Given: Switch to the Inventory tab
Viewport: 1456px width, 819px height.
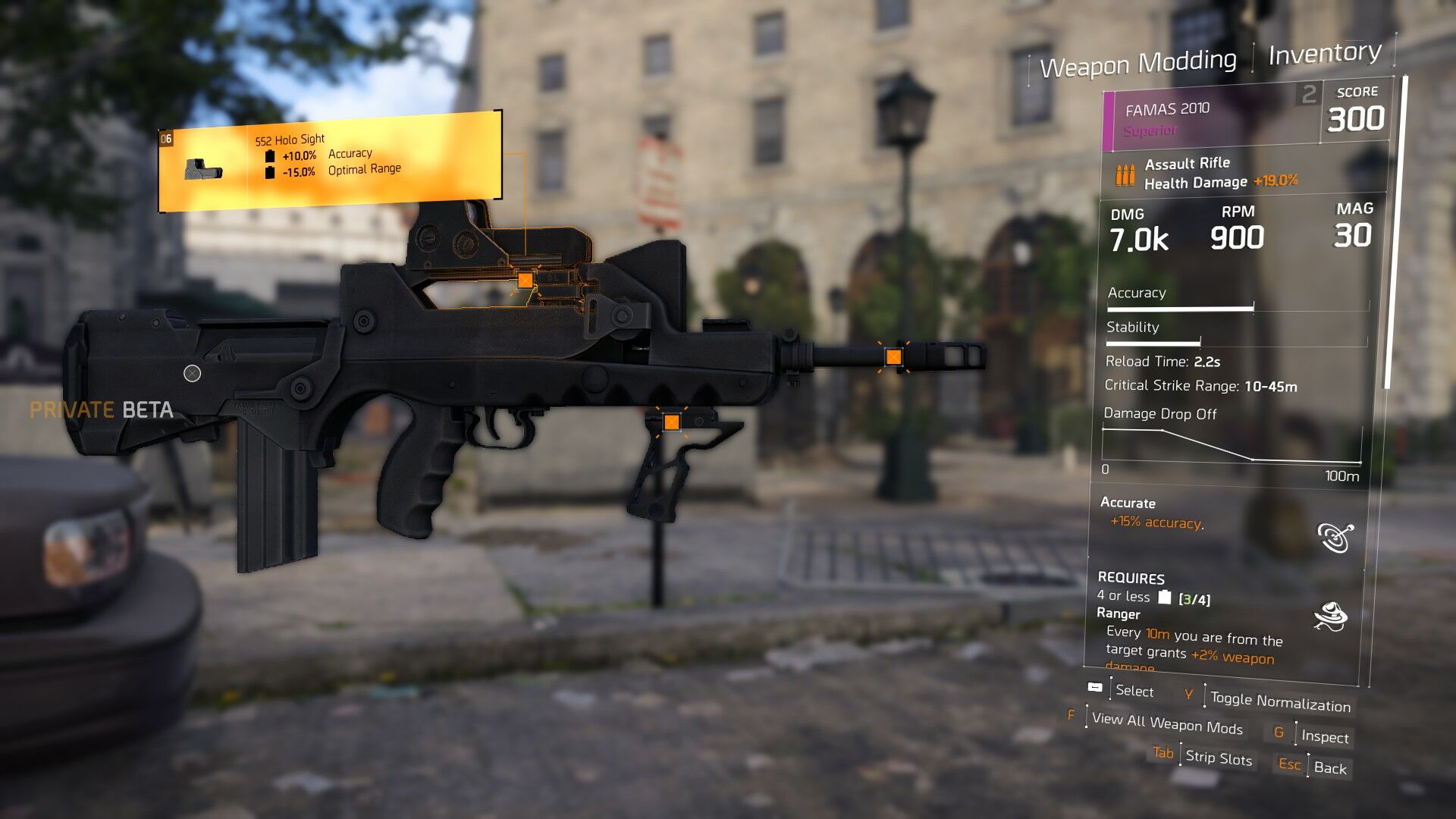Looking at the screenshot, I should (1324, 54).
